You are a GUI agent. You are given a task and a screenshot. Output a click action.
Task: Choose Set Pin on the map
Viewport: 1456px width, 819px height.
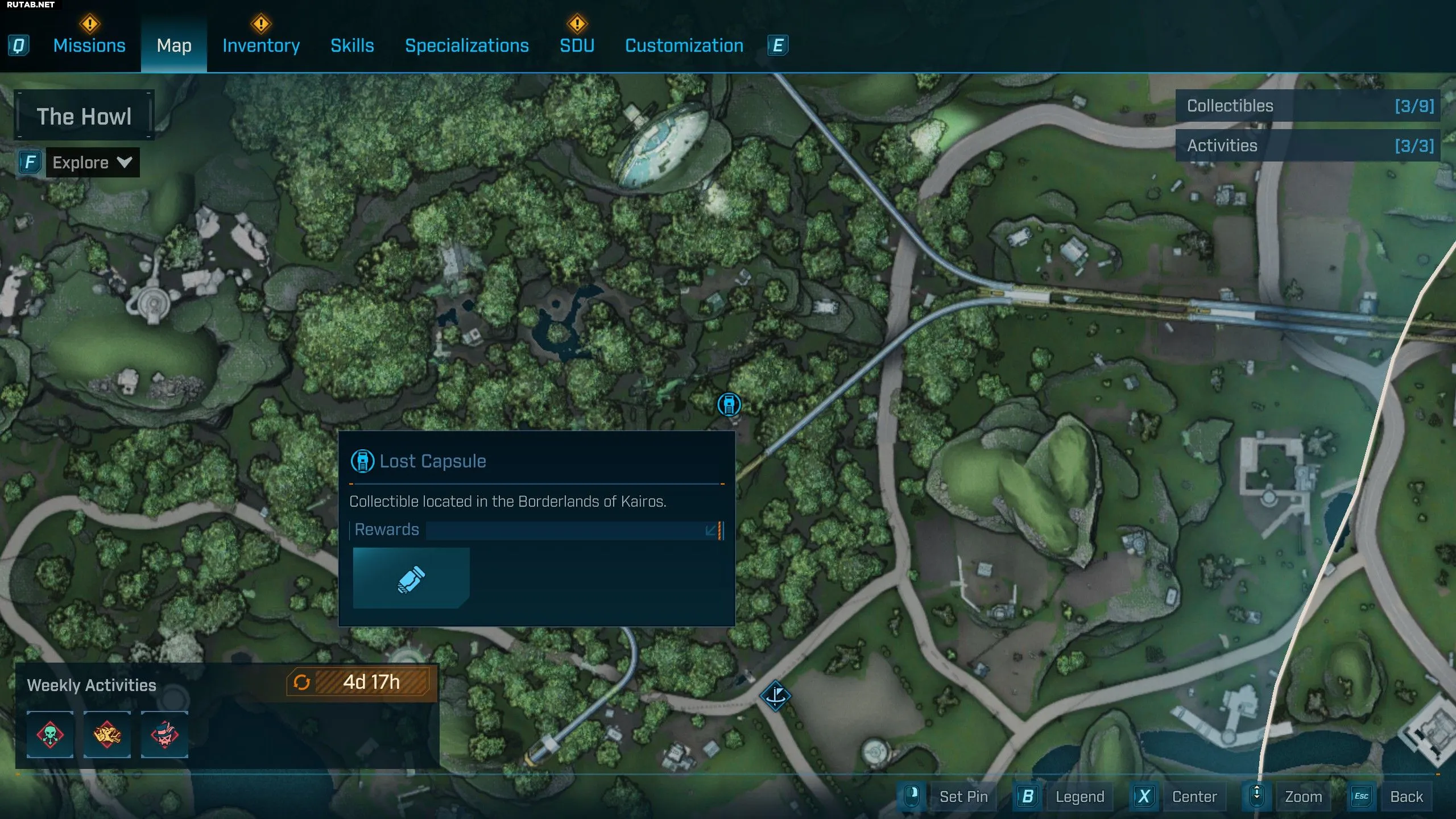[963, 796]
